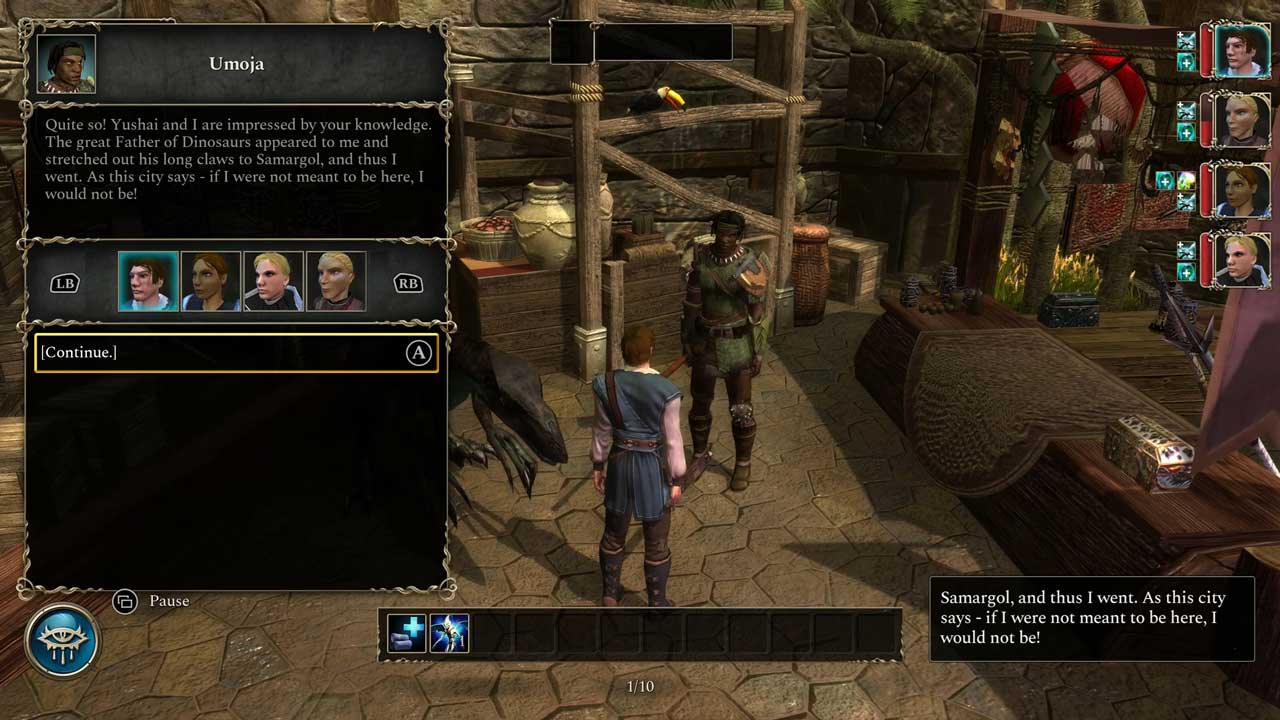This screenshot has height=720, width=1280.
Task: Open the menu with the blue eye emblem
Action: 63,640
